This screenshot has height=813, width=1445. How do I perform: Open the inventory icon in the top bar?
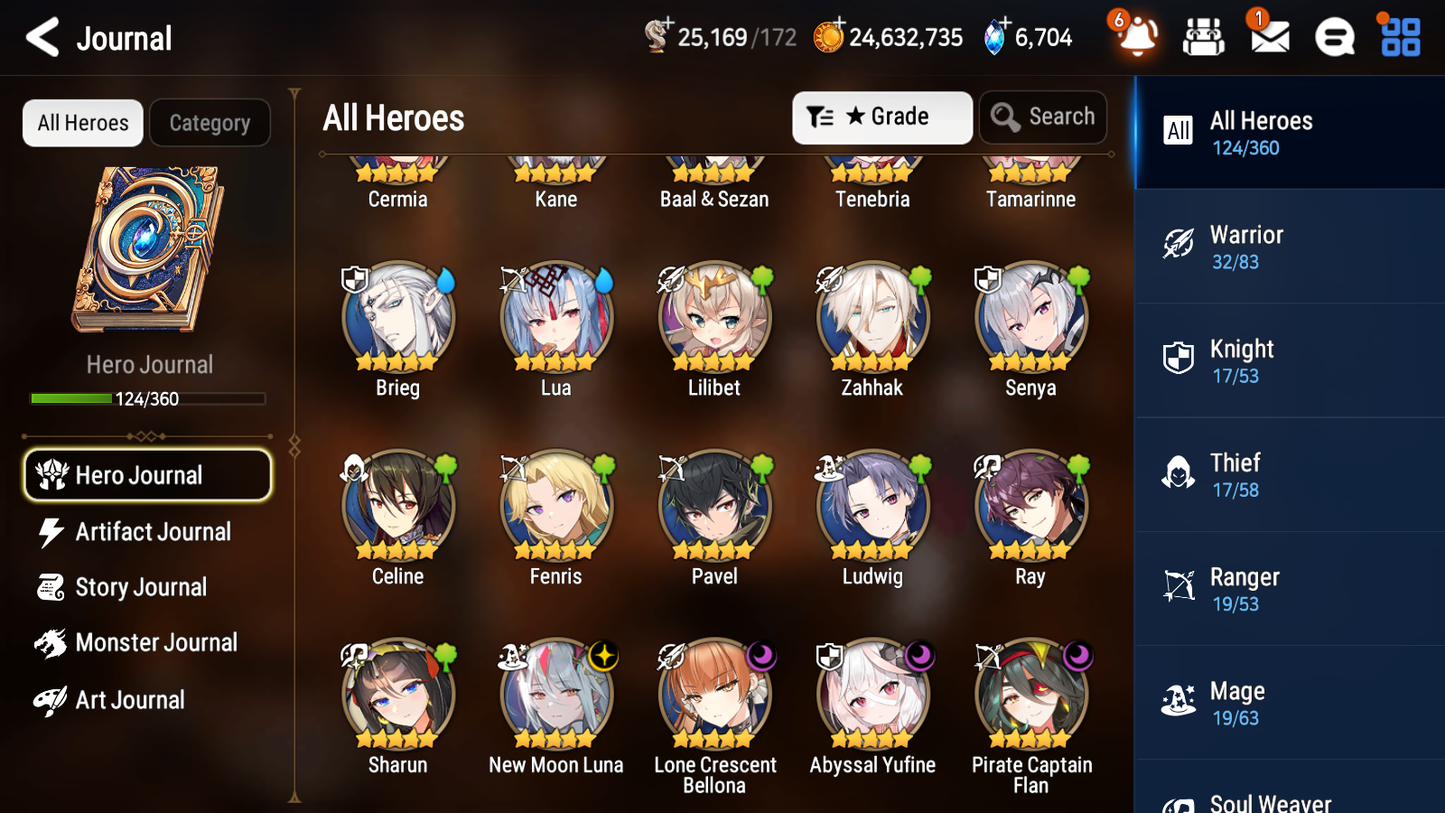coord(1203,36)
